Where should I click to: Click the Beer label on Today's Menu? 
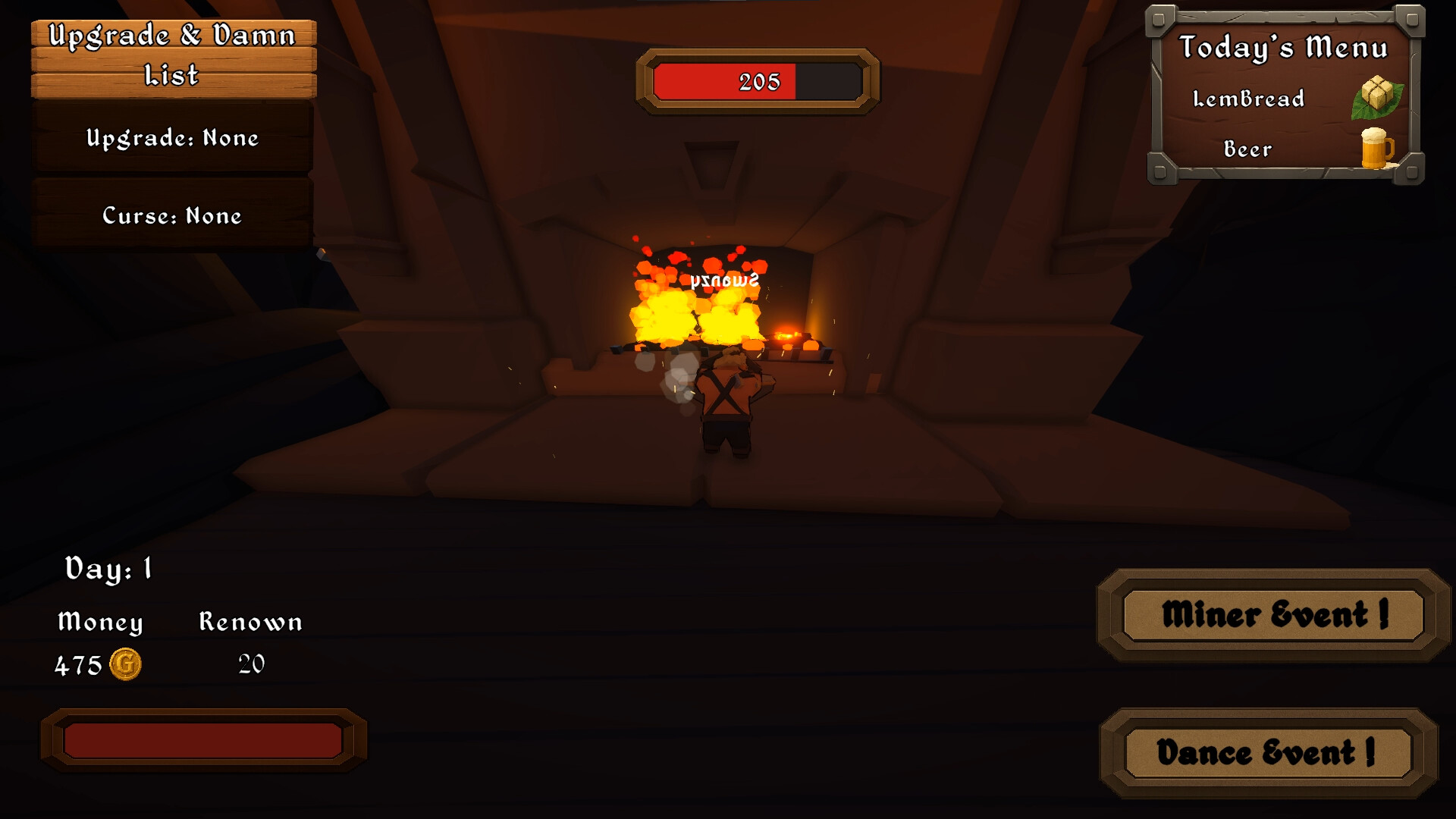pos(1247,149)
